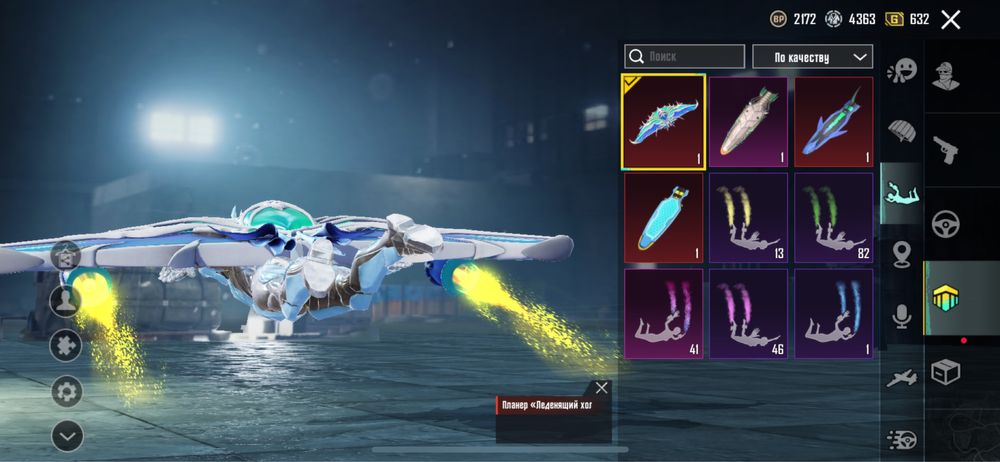Choose the silver fish-shaped glider item
The width and height of the screenshot is (1000, 462).
(x=748, y=122)
